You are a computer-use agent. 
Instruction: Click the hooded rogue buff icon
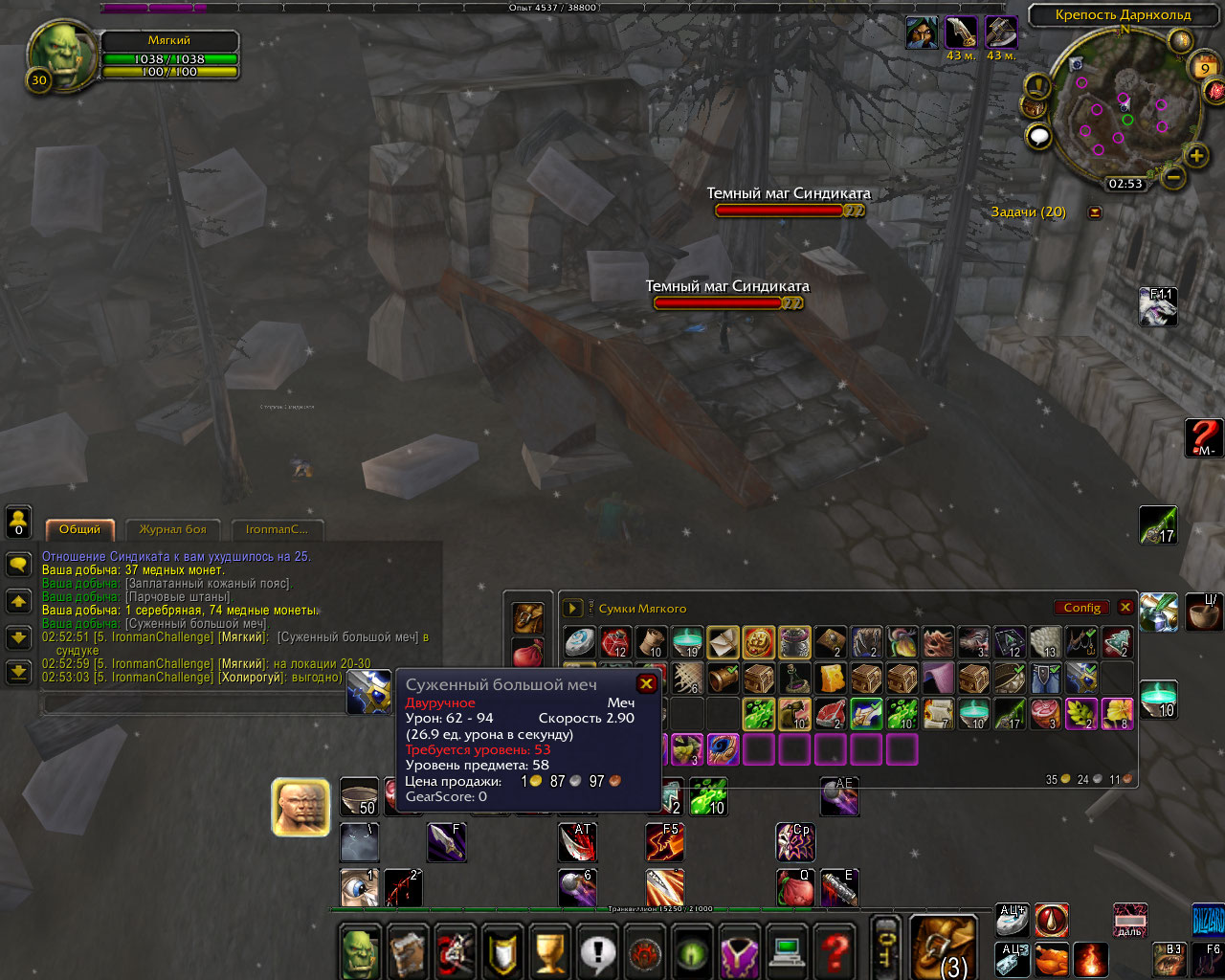click(x=923, y=33)
